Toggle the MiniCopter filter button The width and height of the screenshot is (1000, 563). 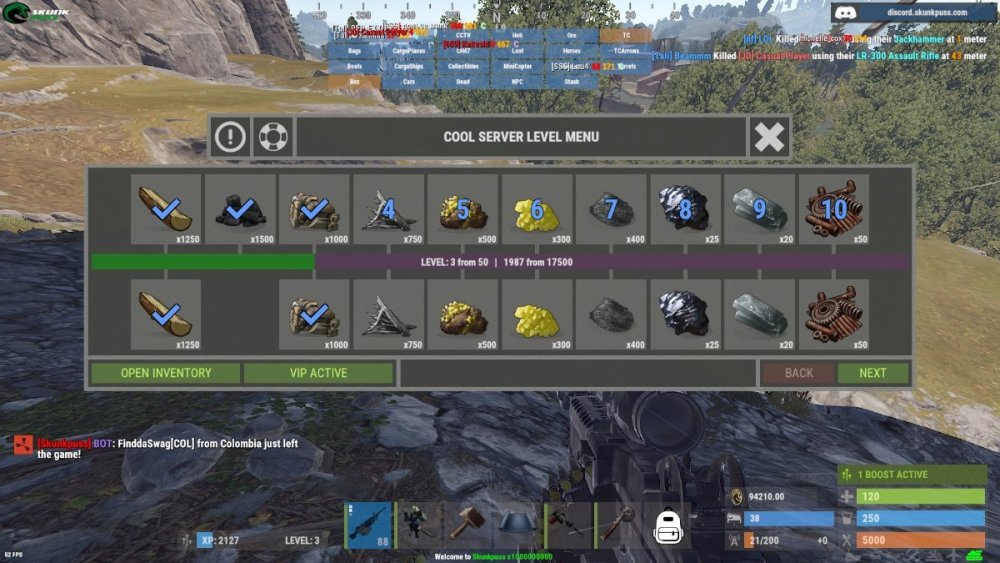click(517, 66)
